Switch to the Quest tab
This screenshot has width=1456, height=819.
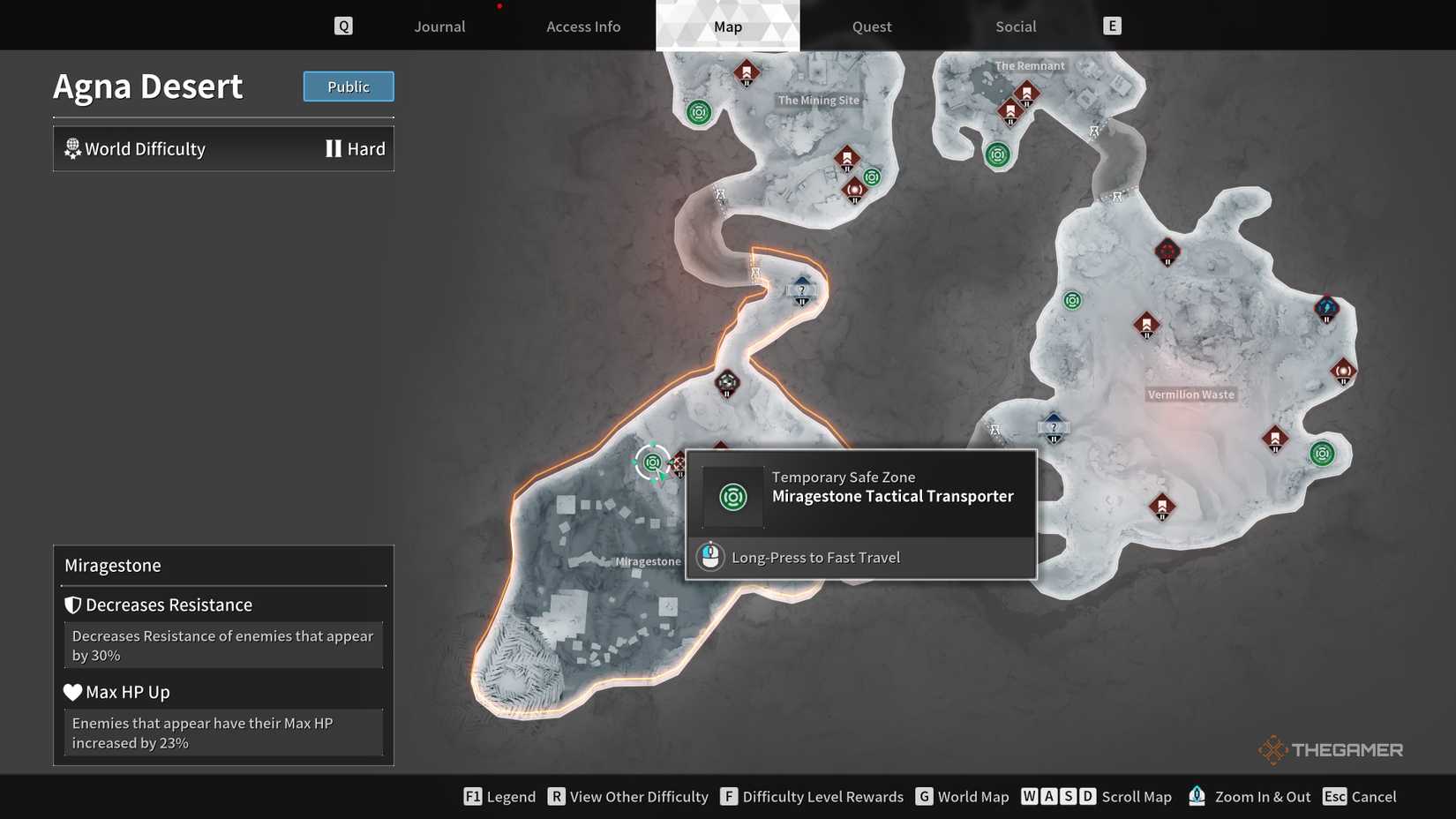click(x=870, y=26)
